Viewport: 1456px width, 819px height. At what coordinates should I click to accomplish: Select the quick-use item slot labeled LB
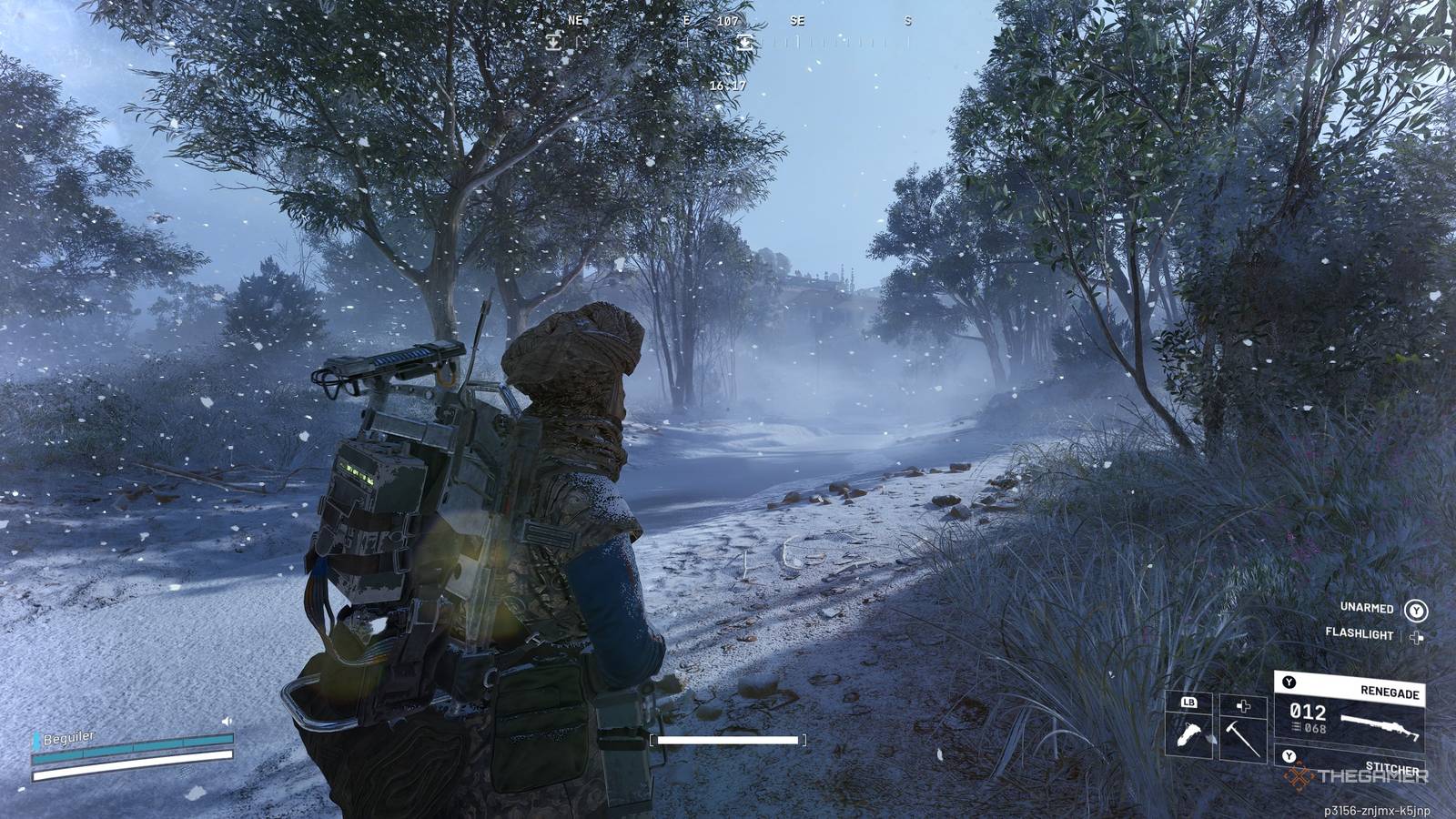pos(1189,728)
